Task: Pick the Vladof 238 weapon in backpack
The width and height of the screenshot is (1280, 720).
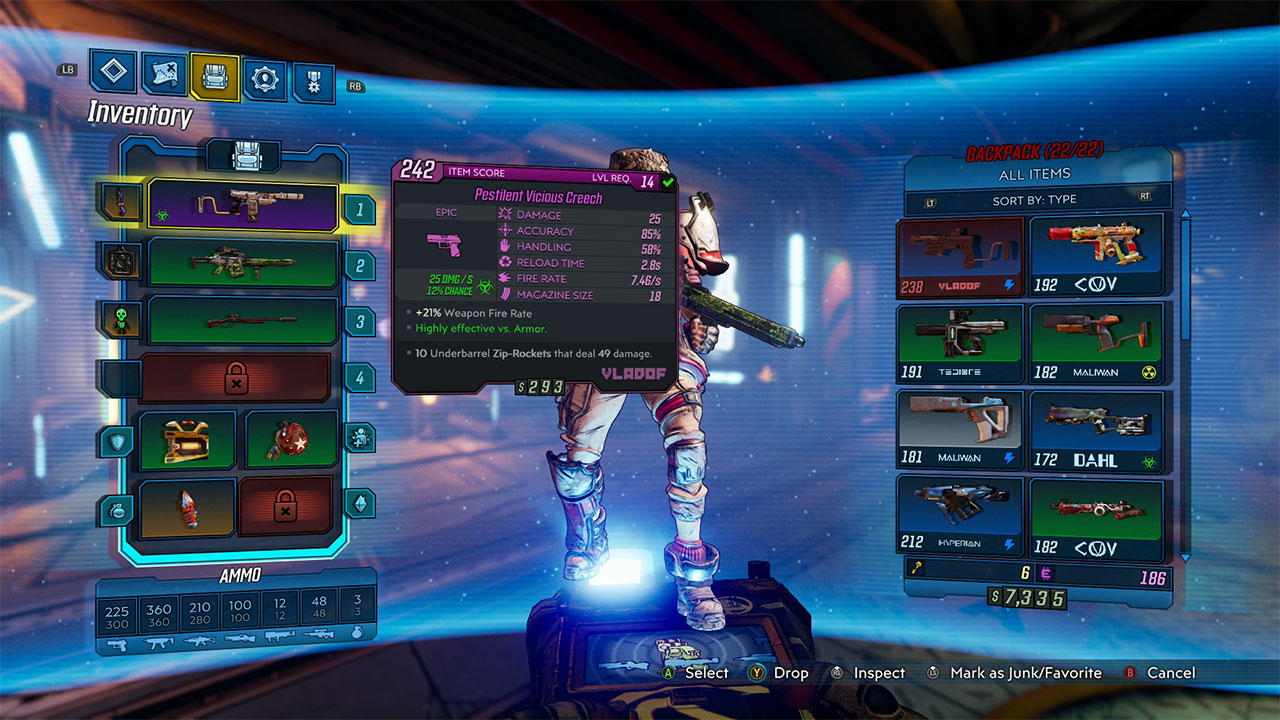Action: coord(960,257)
